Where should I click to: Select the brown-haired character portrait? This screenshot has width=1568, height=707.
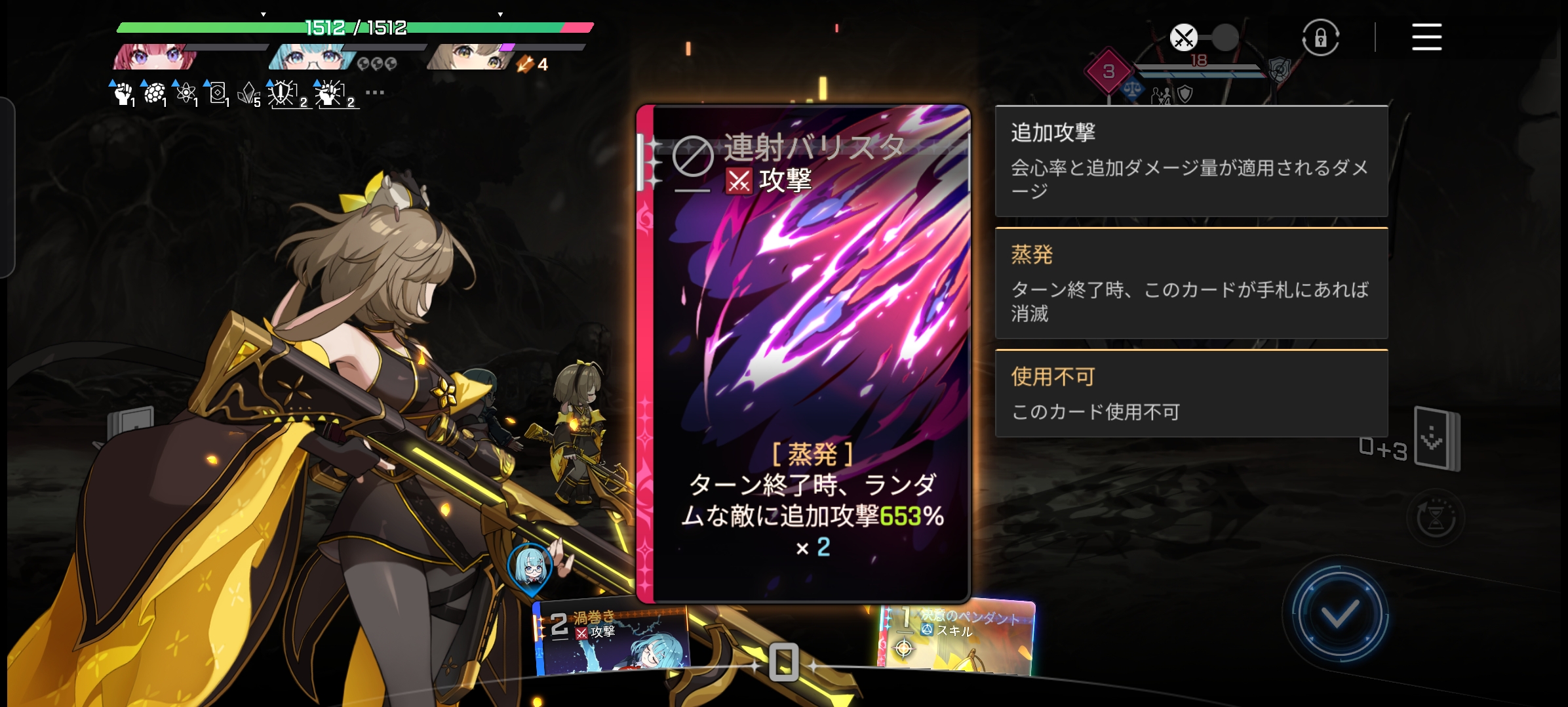click(467, 57)
